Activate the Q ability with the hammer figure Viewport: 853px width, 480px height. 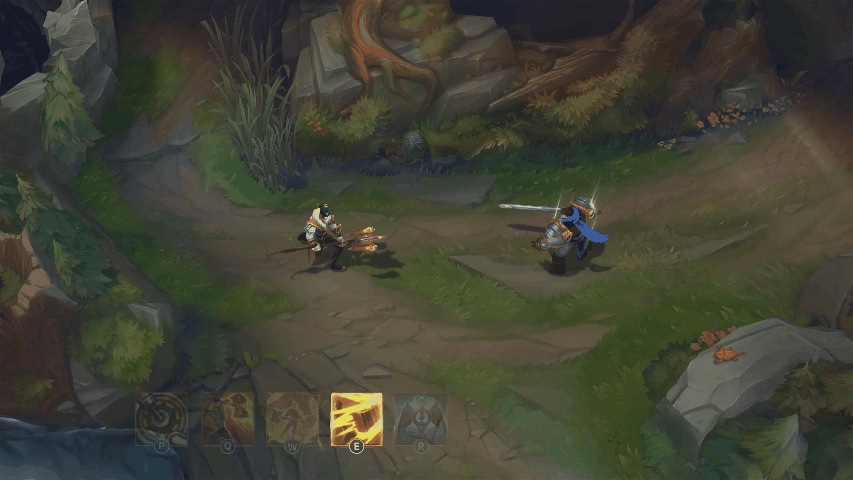[x=227, y=418]
